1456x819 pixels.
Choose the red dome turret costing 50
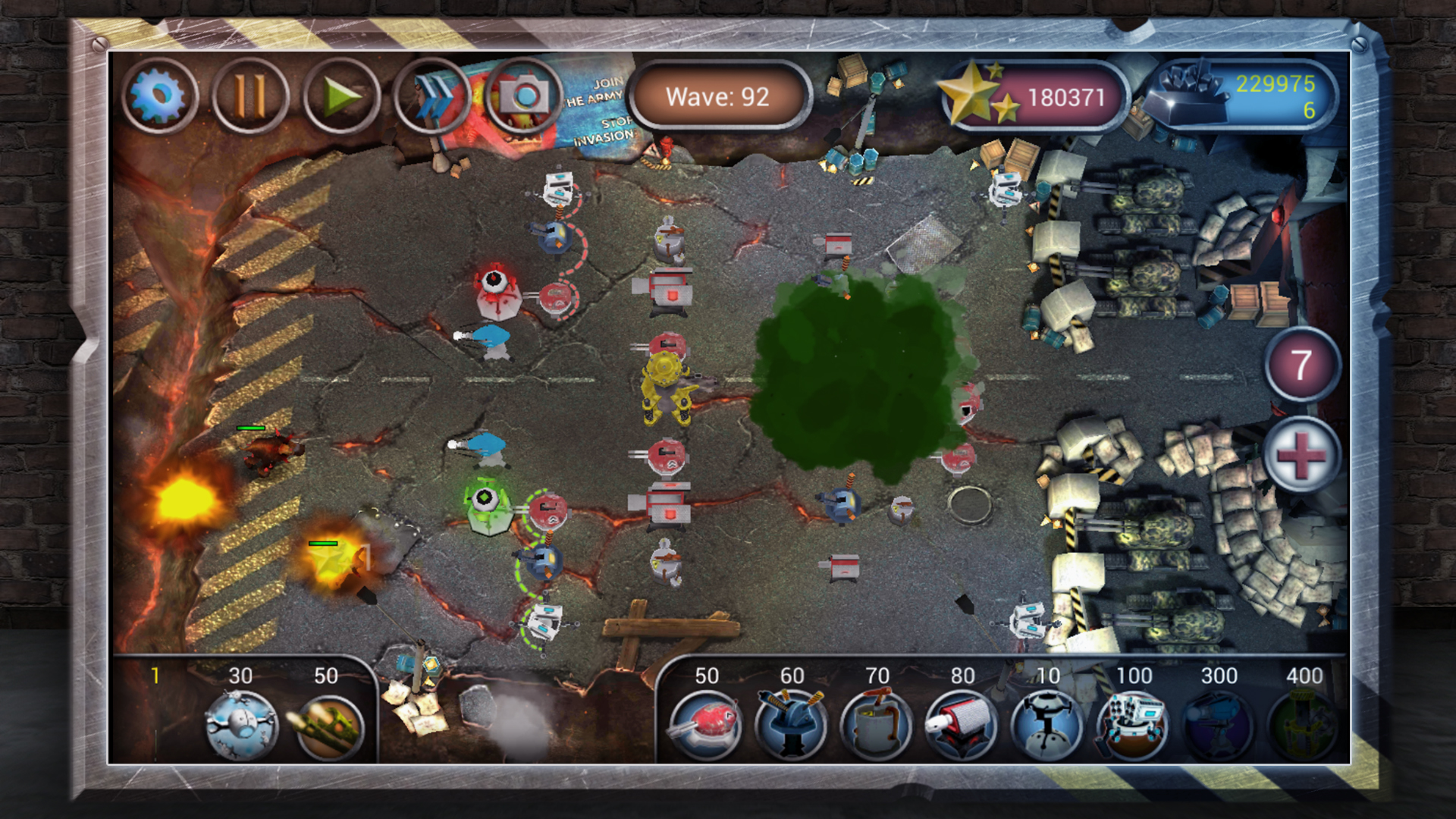[x=707, y=724]
